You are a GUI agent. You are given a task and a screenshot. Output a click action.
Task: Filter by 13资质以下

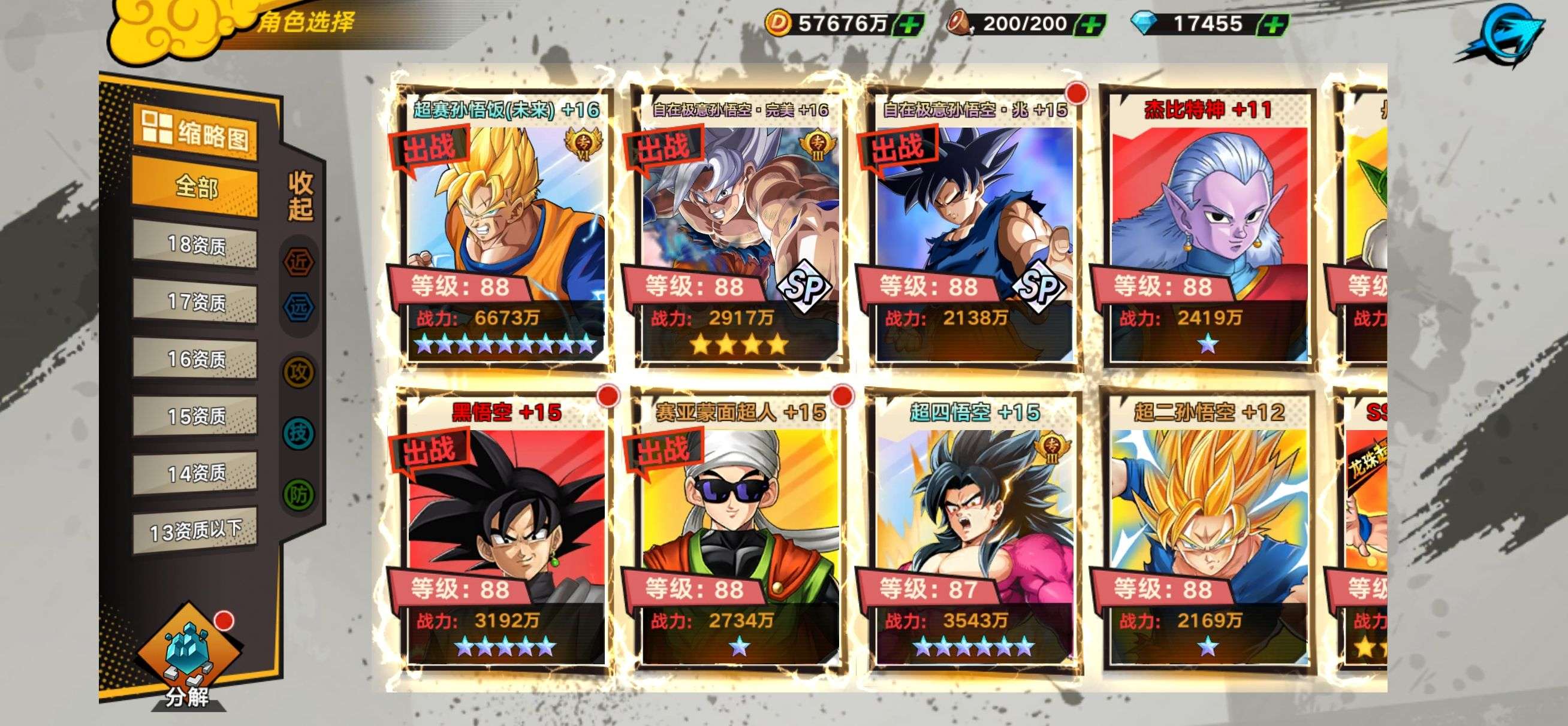(x=195, y=531)
